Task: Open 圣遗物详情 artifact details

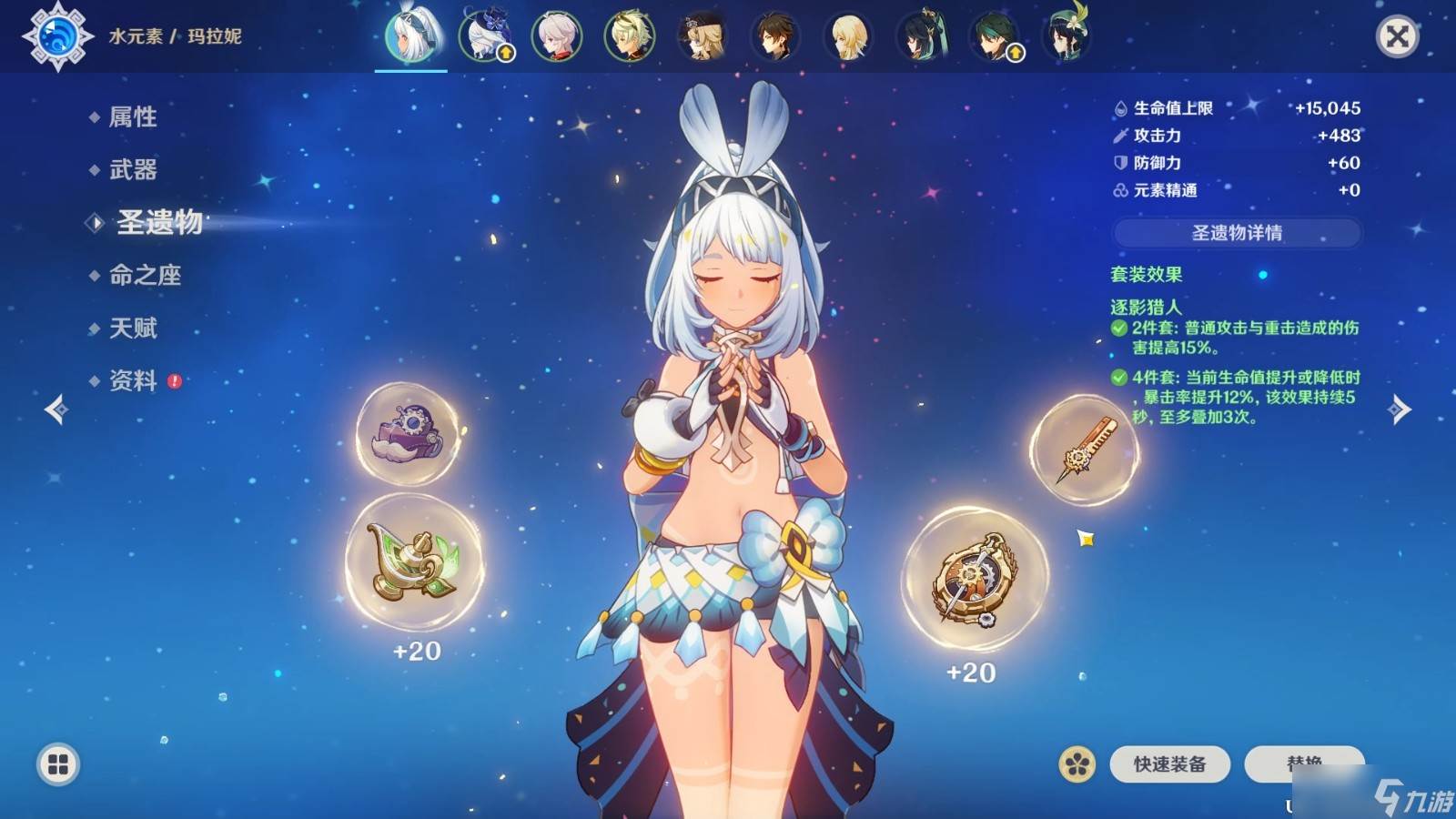Action: [1237, 233]
